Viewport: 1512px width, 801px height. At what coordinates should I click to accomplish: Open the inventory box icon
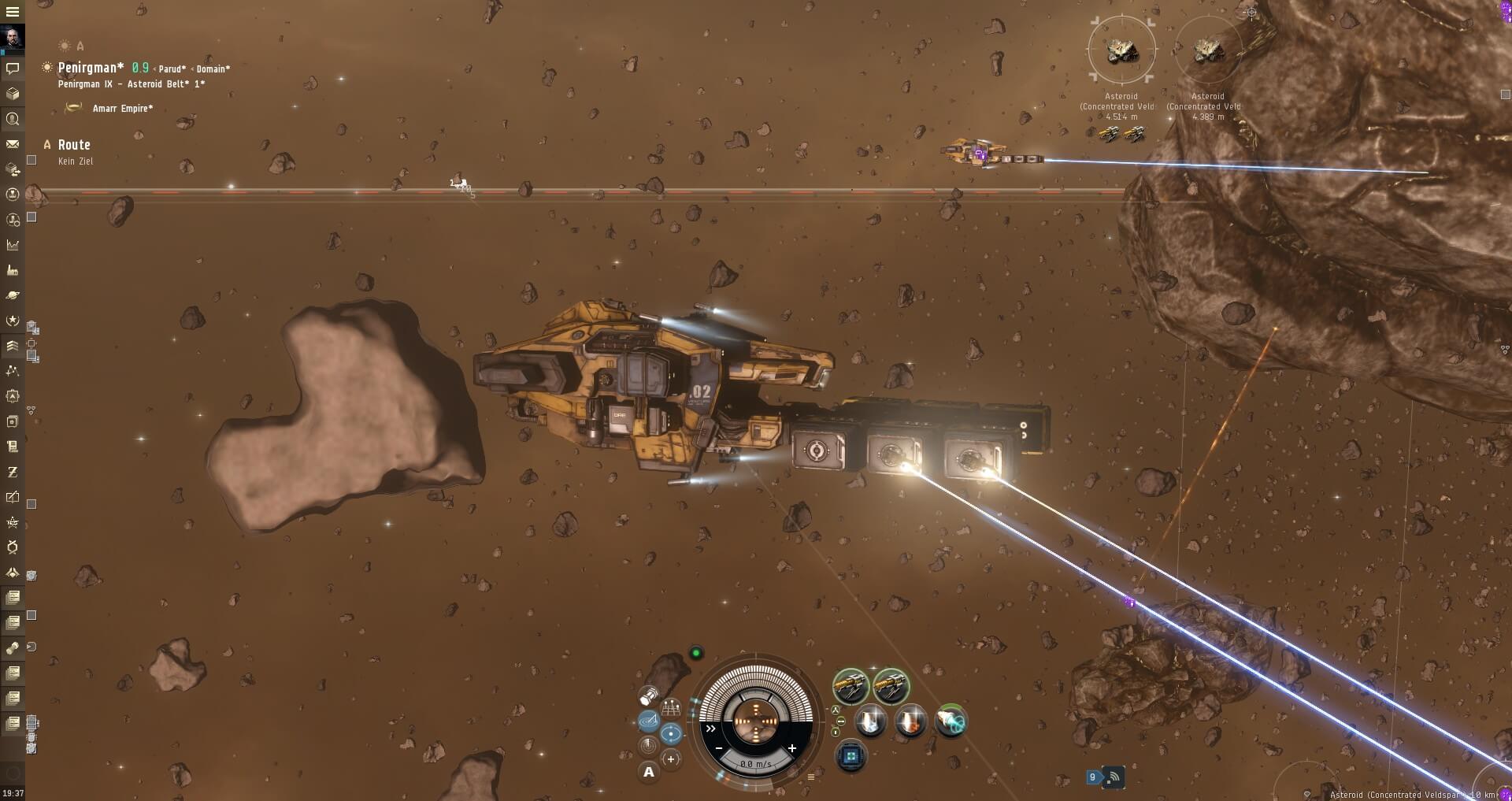coord(13,94)
